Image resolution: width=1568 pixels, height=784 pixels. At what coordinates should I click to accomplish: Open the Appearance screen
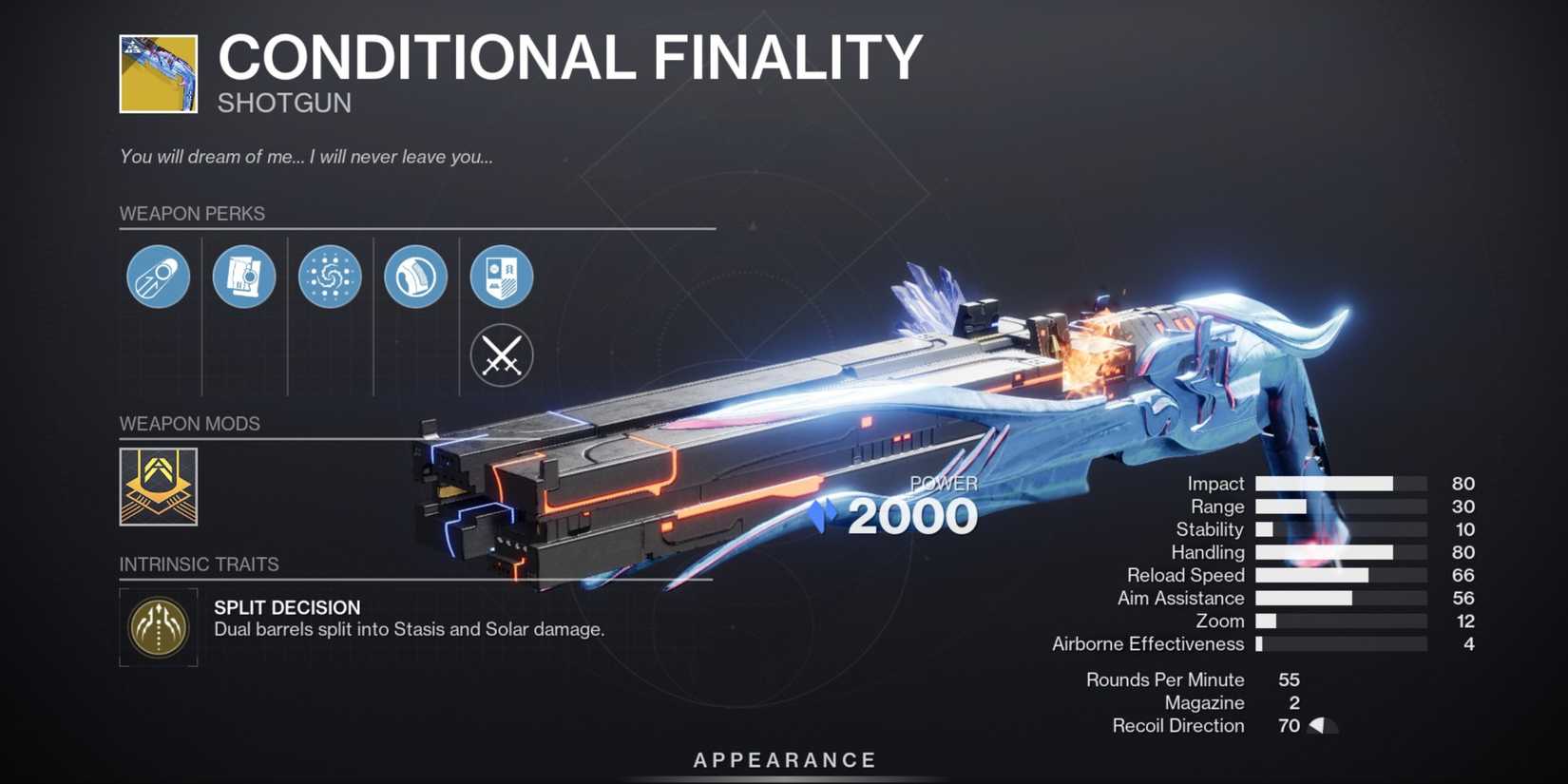pos(783,759)
